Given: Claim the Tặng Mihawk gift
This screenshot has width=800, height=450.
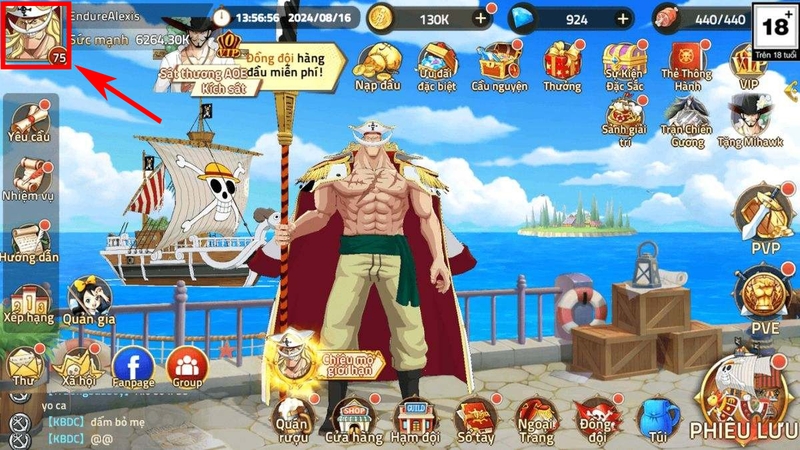Looking at the screenshot, I should [x=750, y=121].
